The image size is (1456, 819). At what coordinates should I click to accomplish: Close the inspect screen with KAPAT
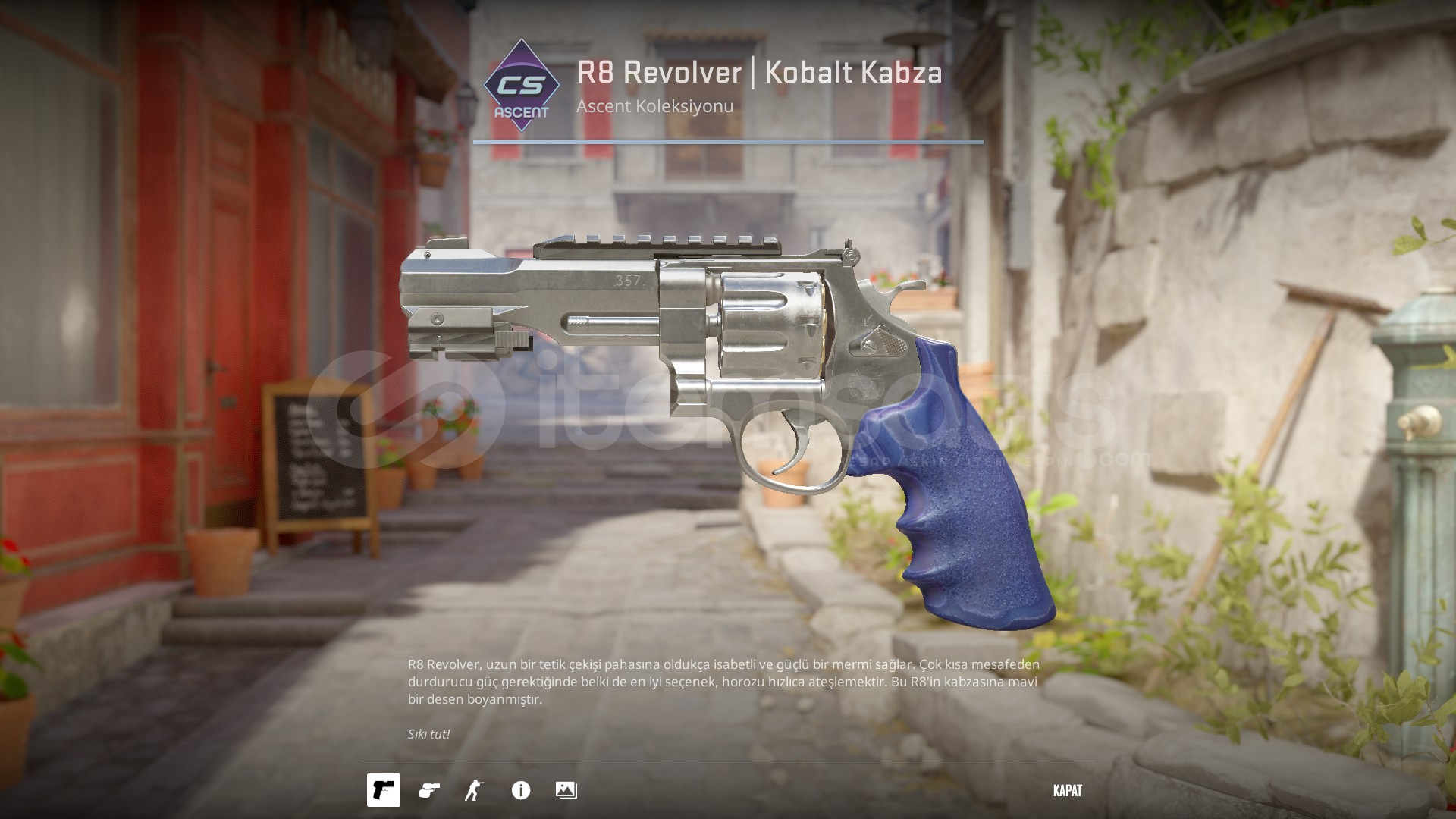(x=1067, y=790)
